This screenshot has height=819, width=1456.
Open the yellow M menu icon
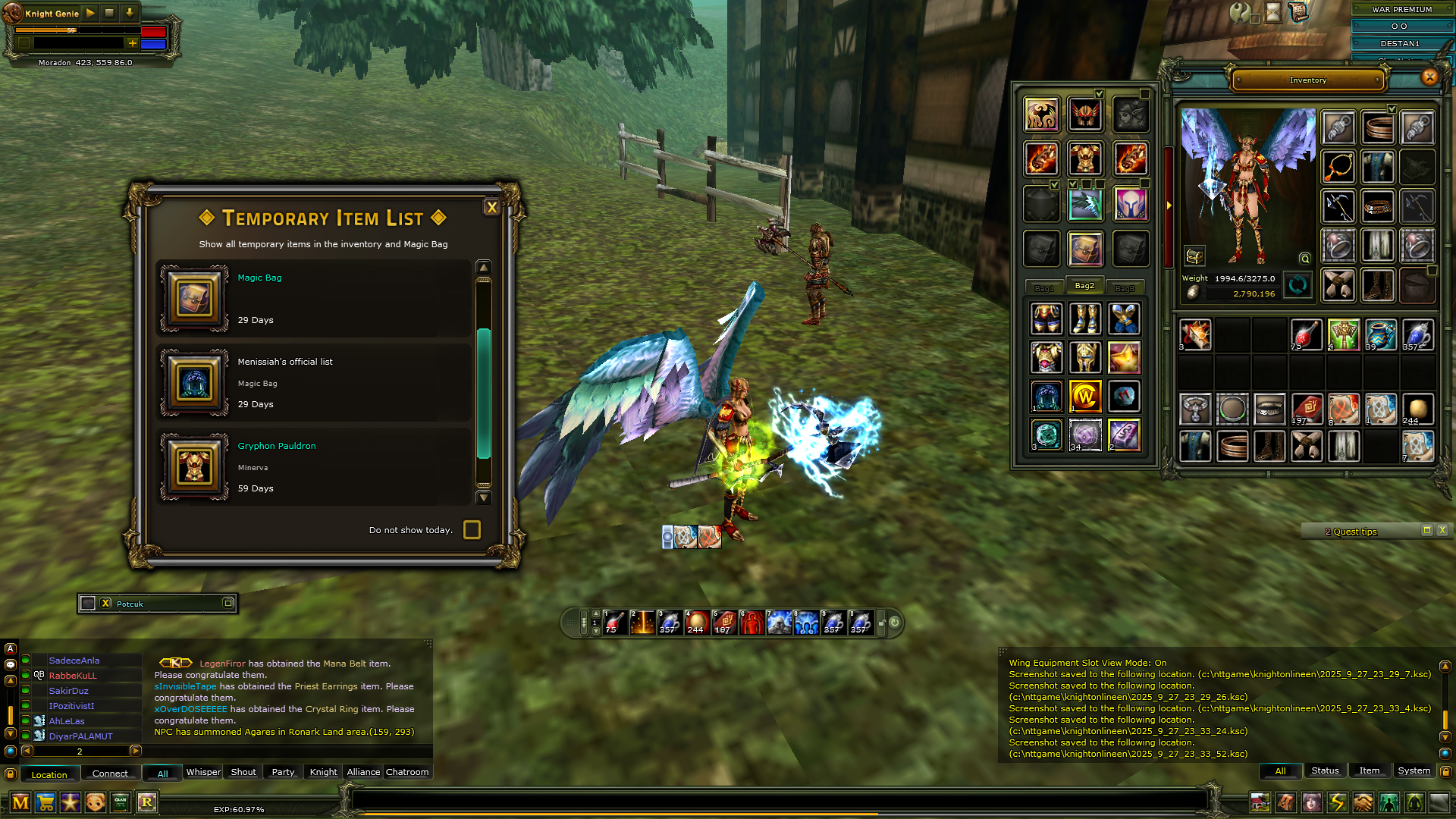[20, 802]
